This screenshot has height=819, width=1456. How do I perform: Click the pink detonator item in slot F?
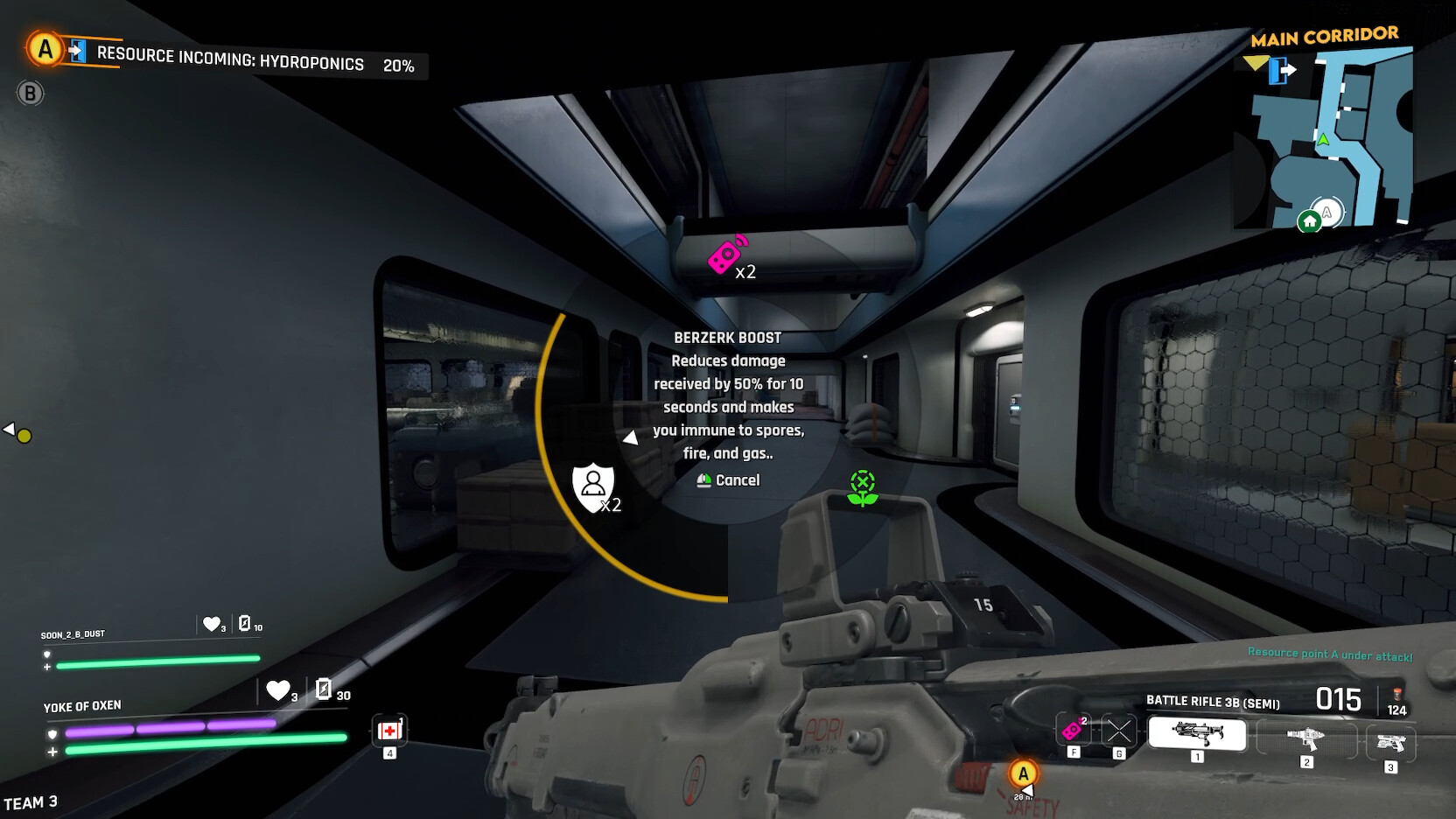[1074, 730]
